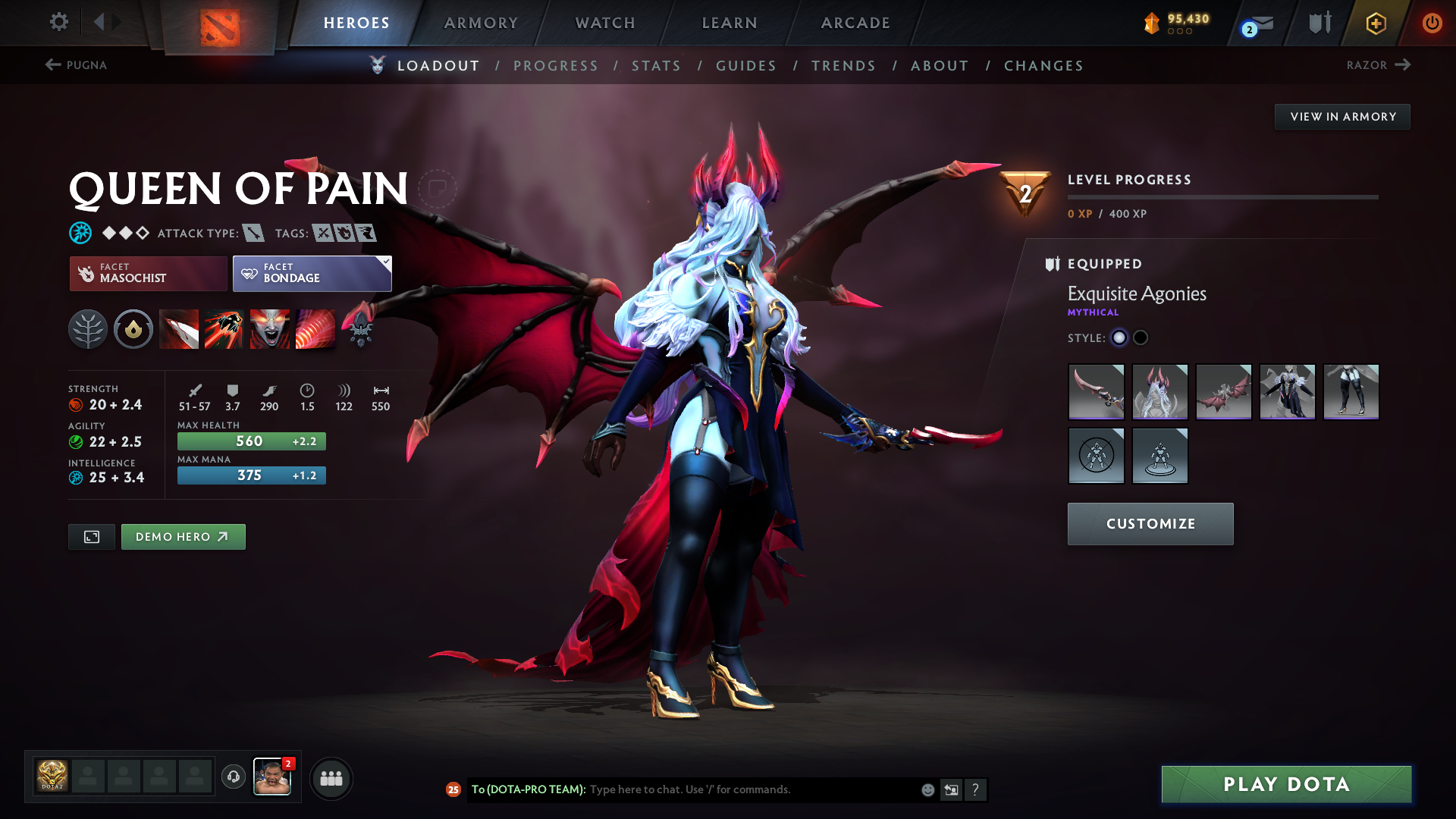Click the View in Armory button
1456x819 pixels.
pyautogui.click(x=1342, y=117)
